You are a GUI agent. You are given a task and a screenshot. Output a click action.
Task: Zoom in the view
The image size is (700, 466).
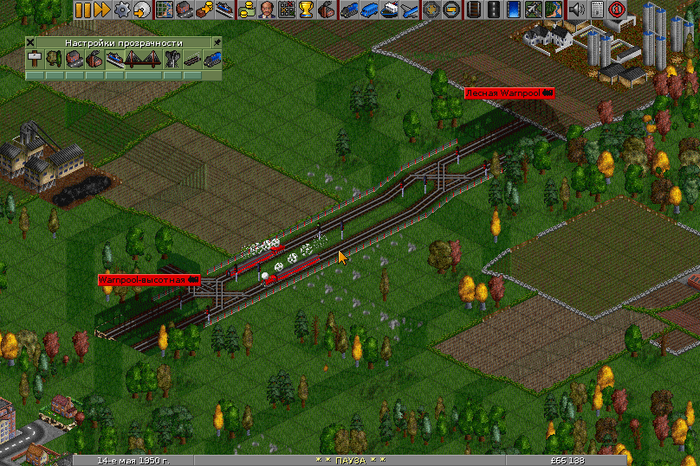[x=433, y=10]
